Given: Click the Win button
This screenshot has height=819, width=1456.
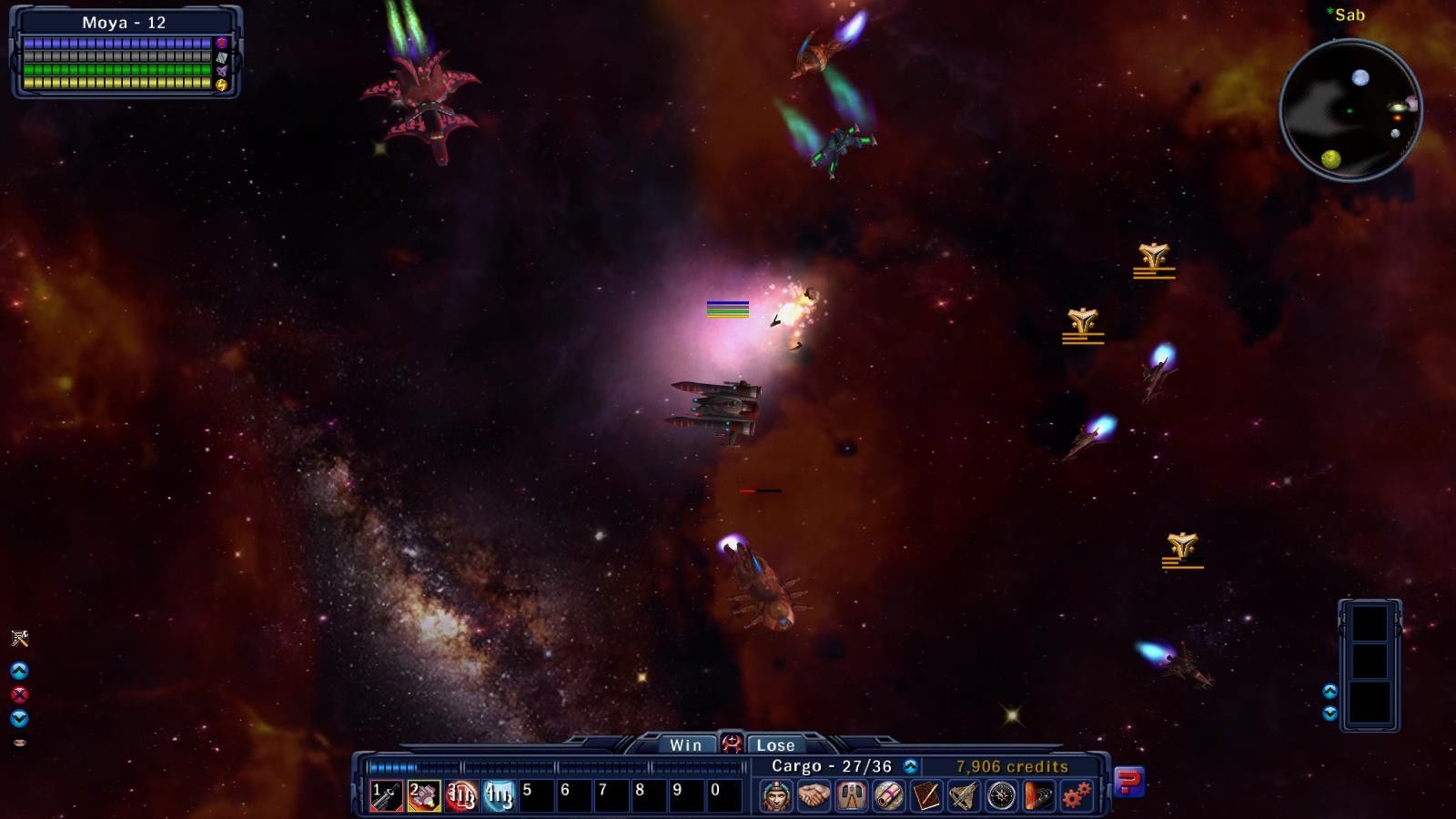Looking at the screenshot, I should point(685,744).
